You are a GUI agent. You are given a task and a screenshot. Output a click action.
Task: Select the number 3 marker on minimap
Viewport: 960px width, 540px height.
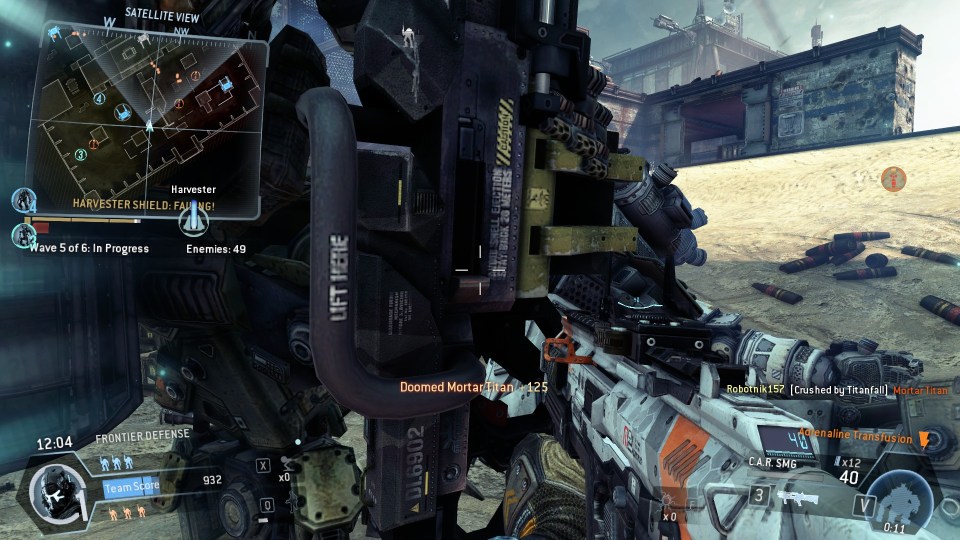pos(80,155)
